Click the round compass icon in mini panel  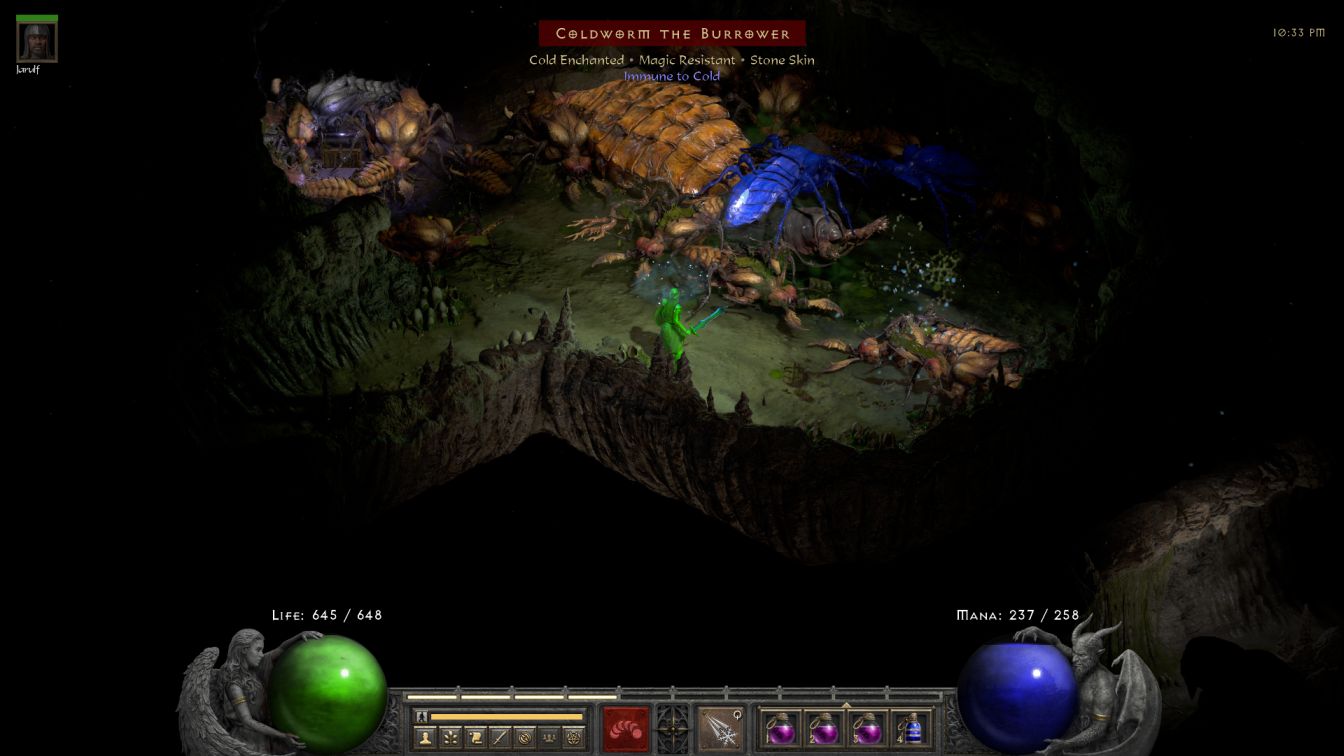(525, 738)
